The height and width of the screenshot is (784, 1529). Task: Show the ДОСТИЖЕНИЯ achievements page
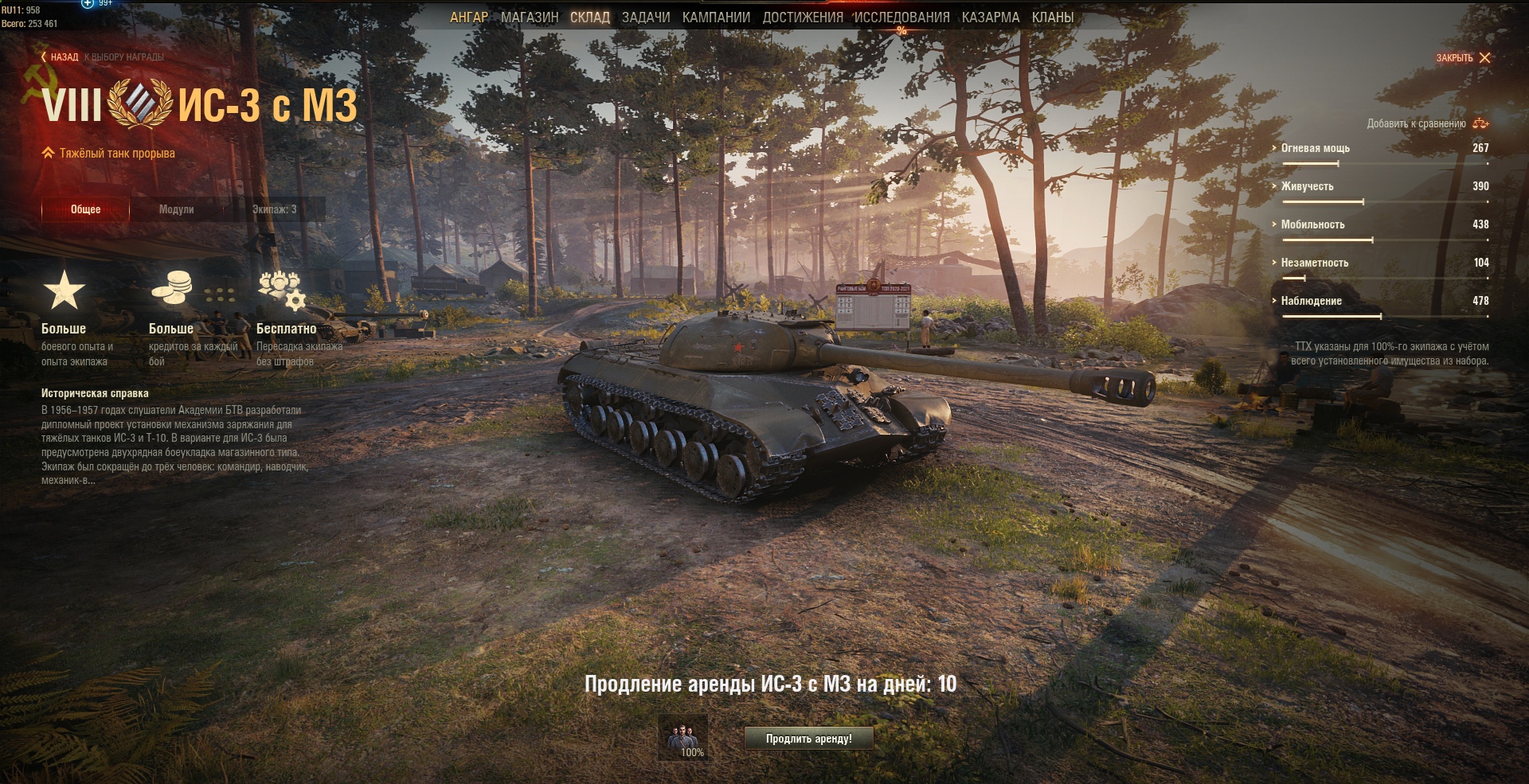coord(802,18)
